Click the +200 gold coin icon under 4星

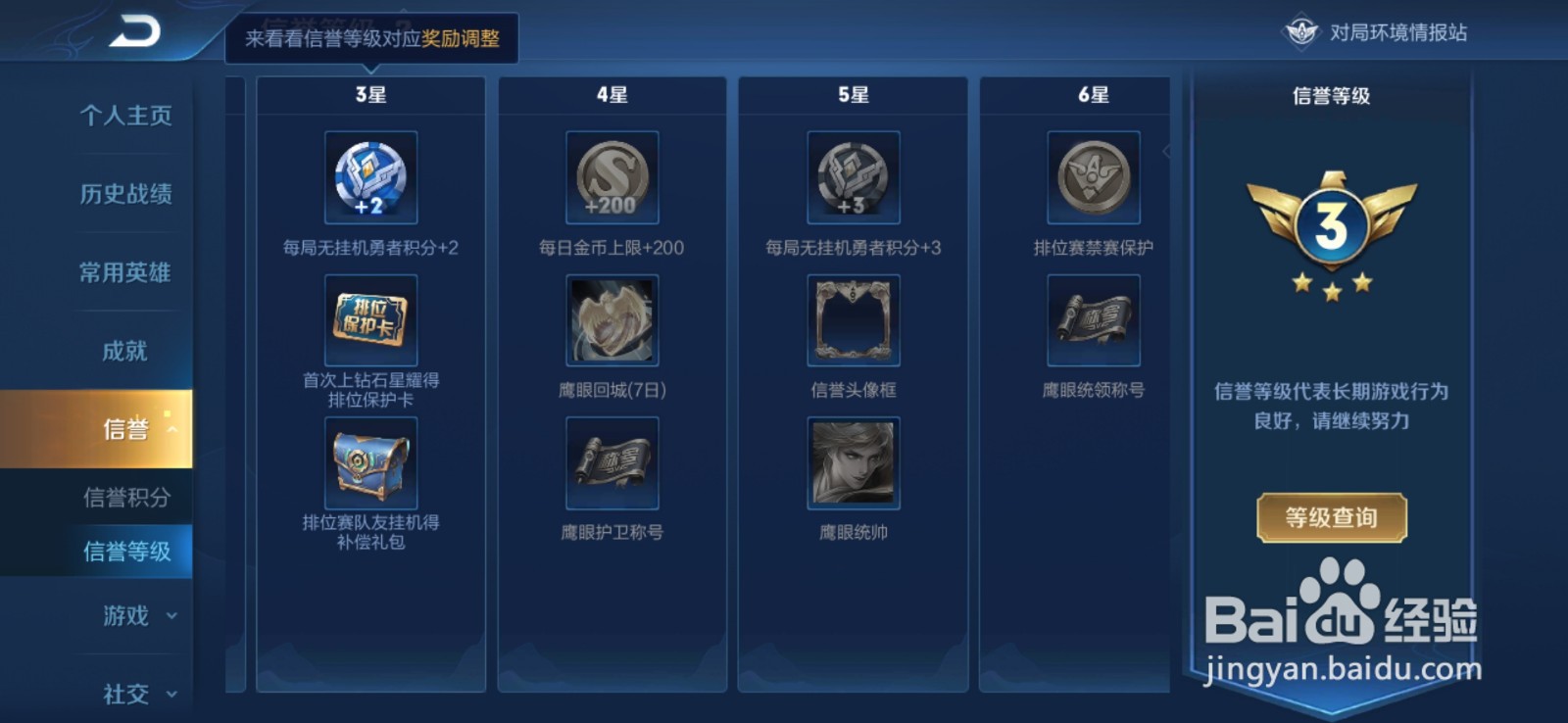pyautogui.click(x=612, y=179)
